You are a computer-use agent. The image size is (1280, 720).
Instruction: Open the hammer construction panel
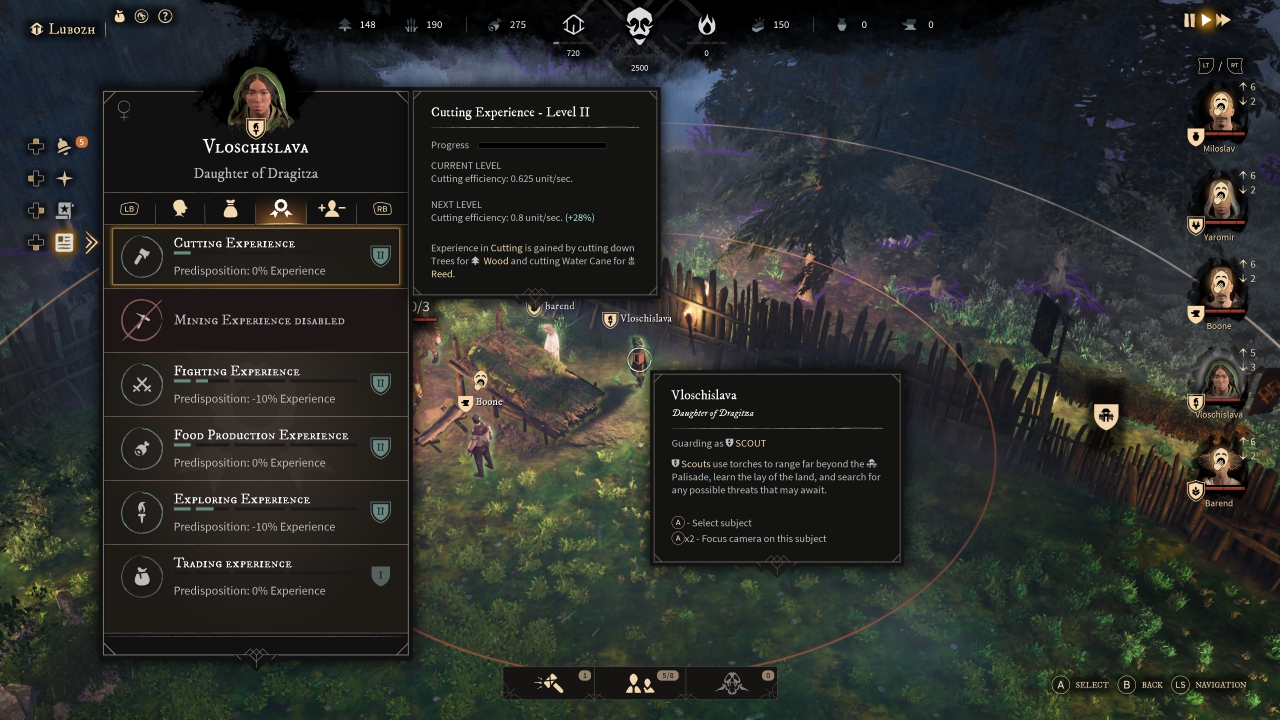click(549, 684)
